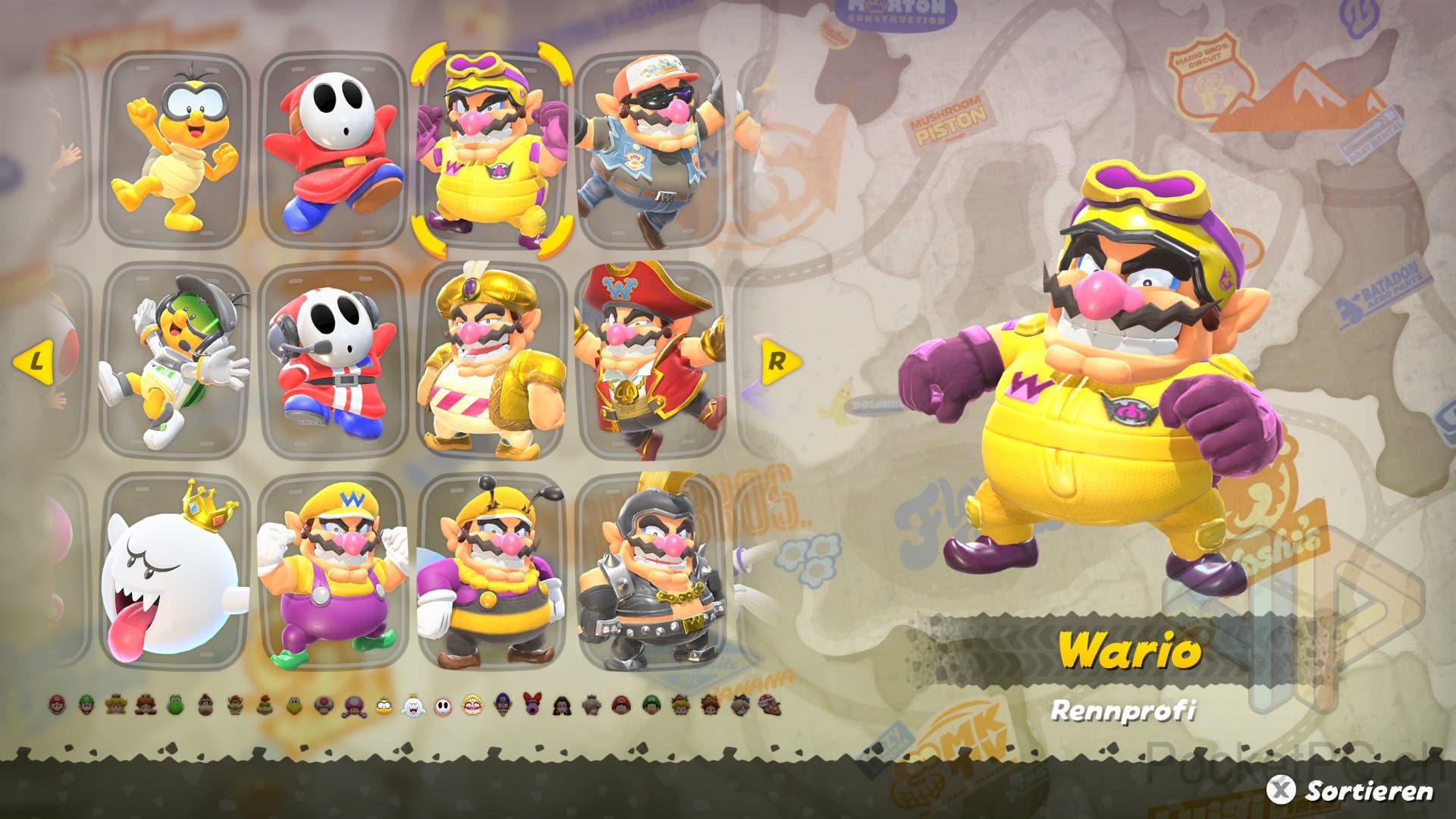Choose Lakitu in the pit crew outfit
Viewport: 1456px width, 819px height.
click(x=175, y=361)
